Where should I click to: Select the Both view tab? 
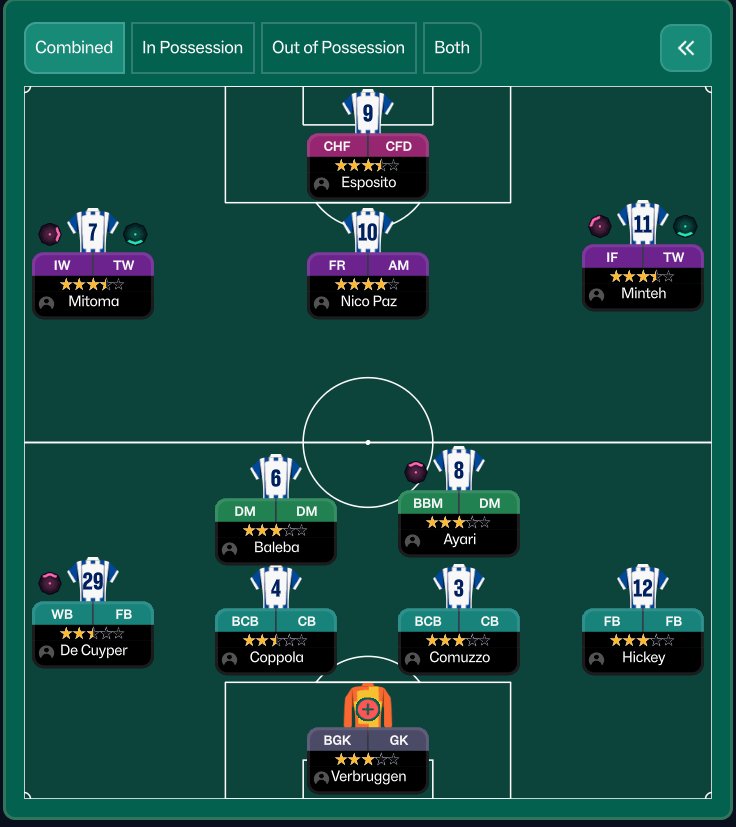click(452, 48)
